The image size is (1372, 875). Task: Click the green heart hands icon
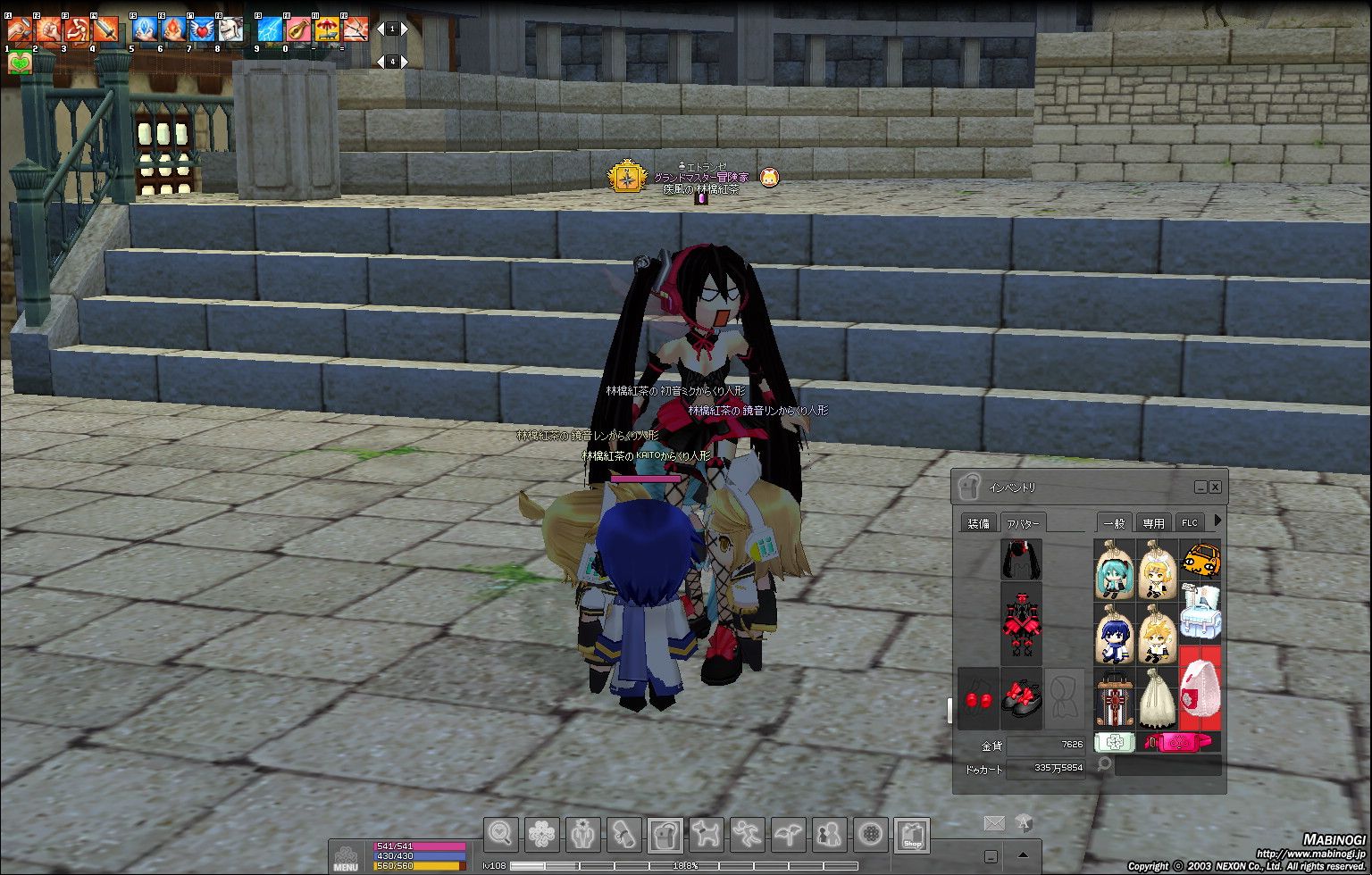pyautogui.click(x=19, y=63)
